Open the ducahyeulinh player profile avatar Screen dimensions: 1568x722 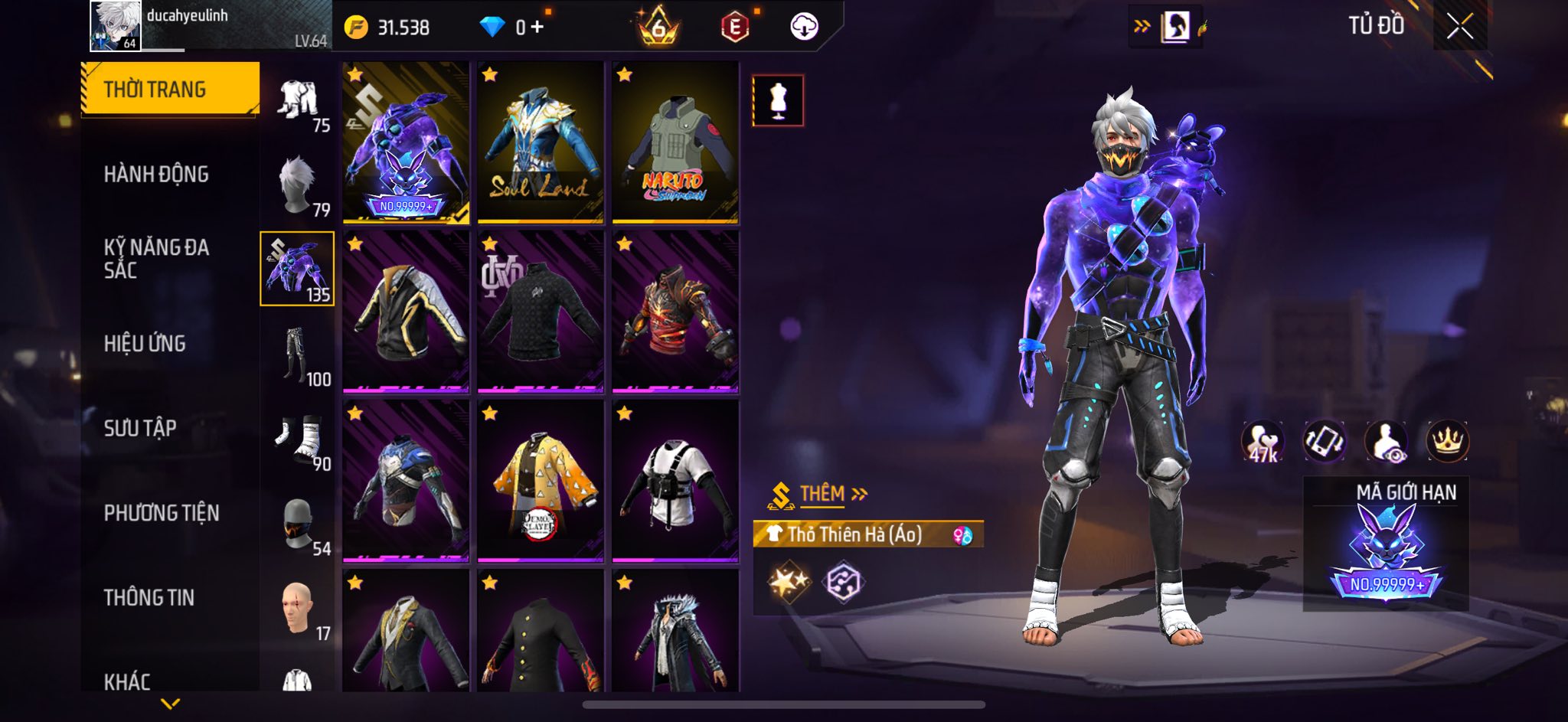click(116, 26)
